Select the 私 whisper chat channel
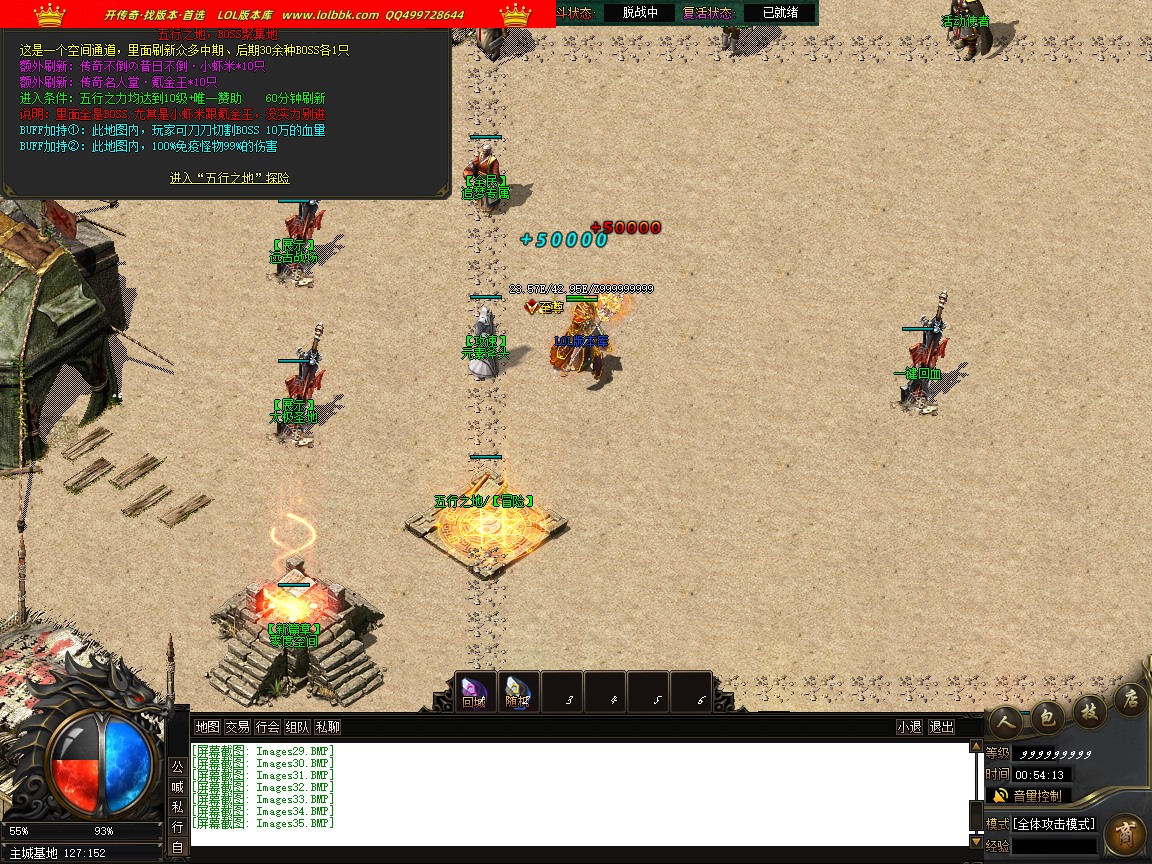1152x864 pixels. tap(177, 807)
